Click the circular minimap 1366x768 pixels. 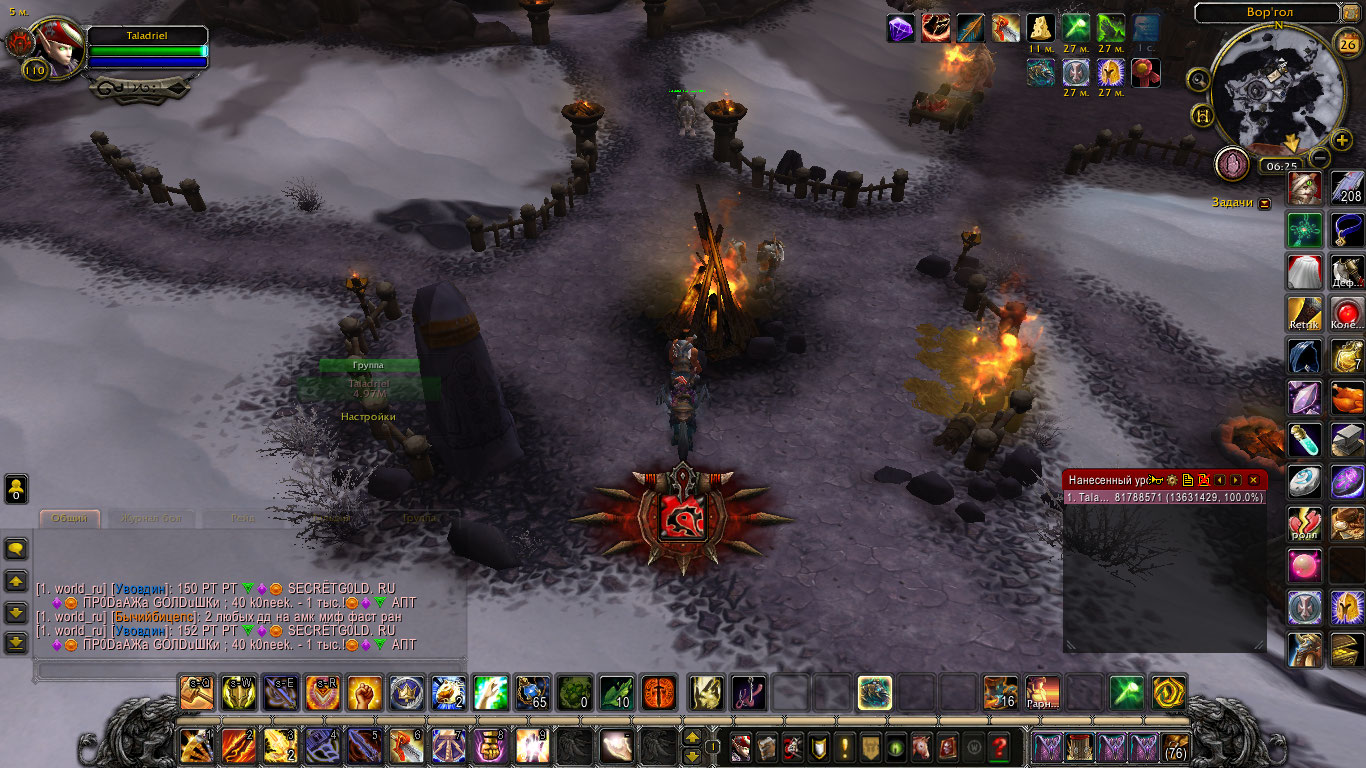1277,90
